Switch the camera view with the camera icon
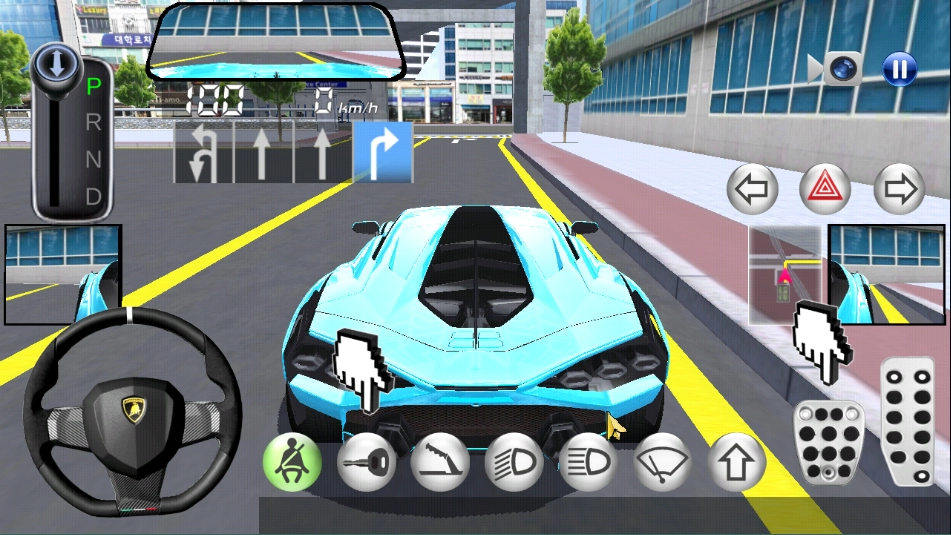The image size is (951, 535). tap(838, 68)
